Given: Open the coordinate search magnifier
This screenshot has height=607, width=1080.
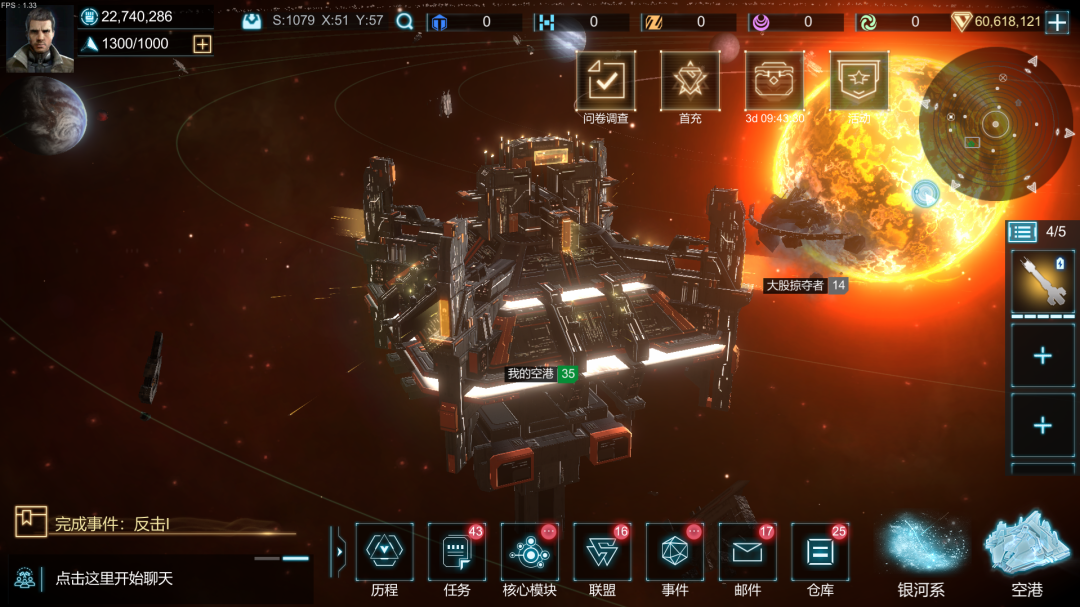Looking at the screenshot, I should [405, 21].
